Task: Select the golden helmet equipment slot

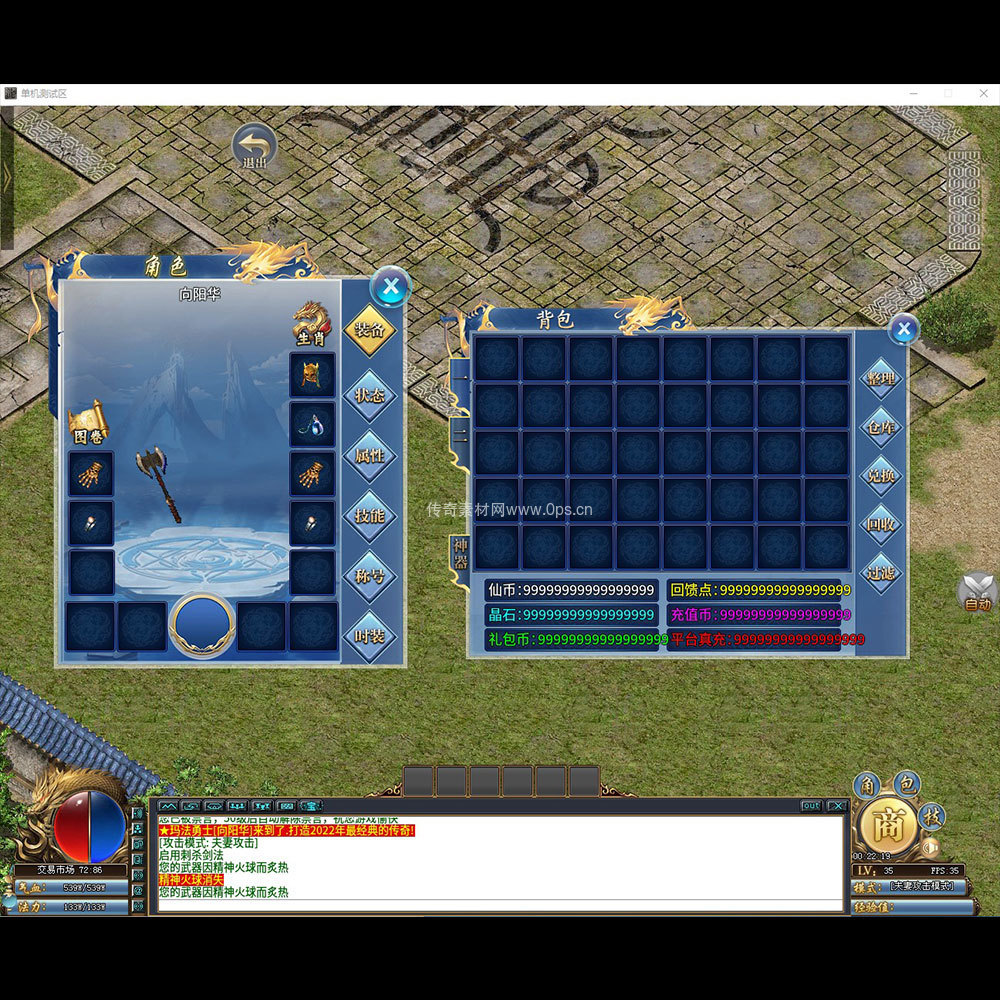Action: tap(312, 375)
